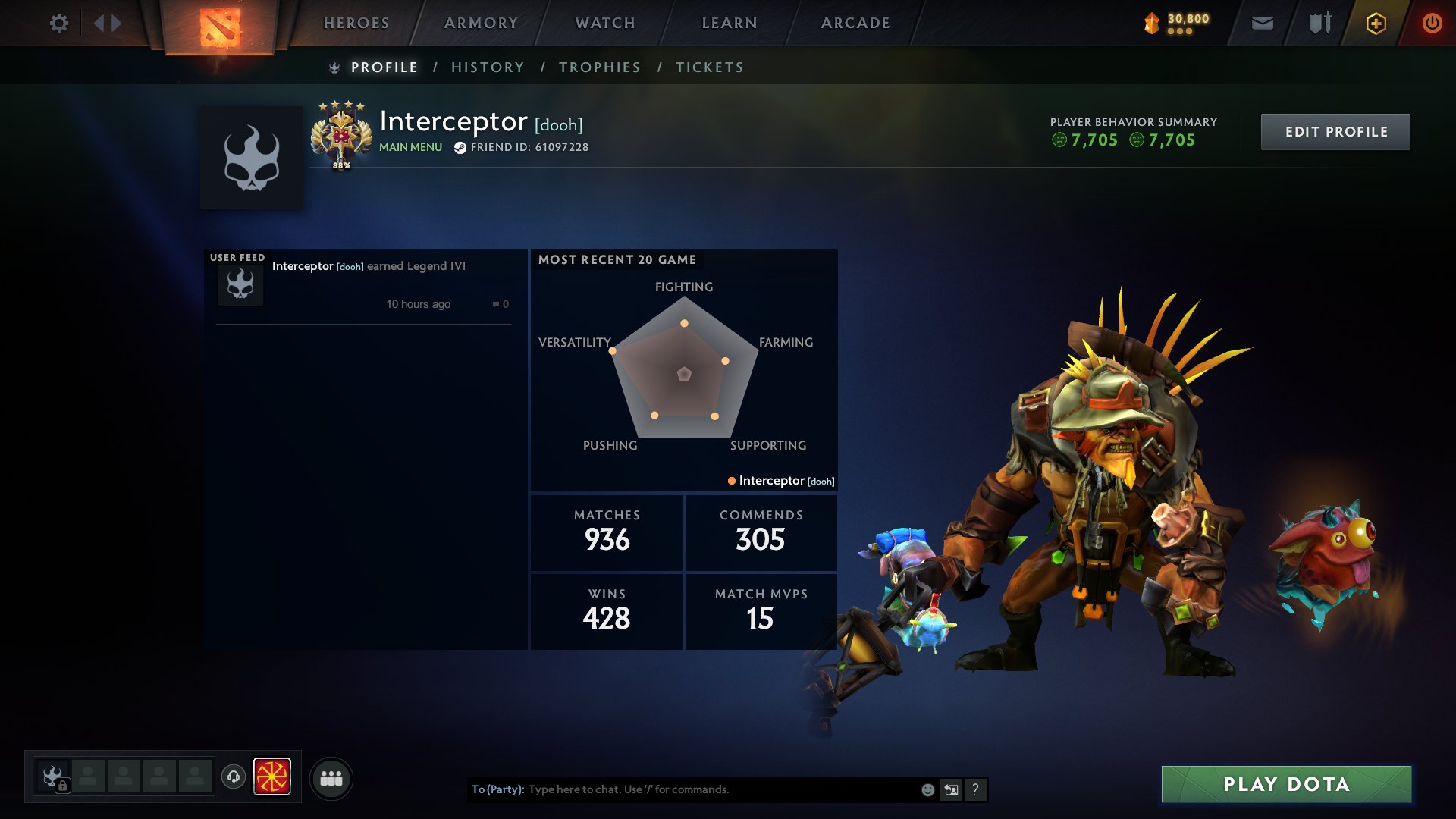Click the help question mark beside chat

tap(975, 789)
